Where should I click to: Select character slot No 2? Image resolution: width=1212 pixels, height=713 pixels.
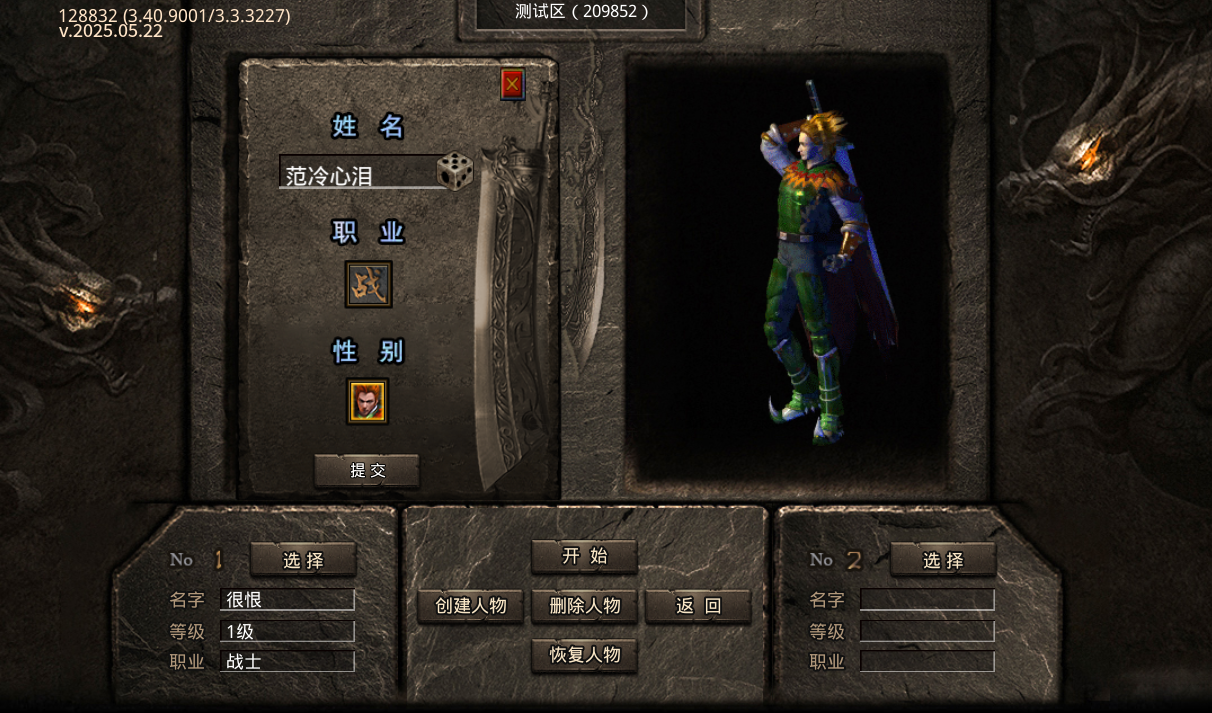click(x=943, y=560)
